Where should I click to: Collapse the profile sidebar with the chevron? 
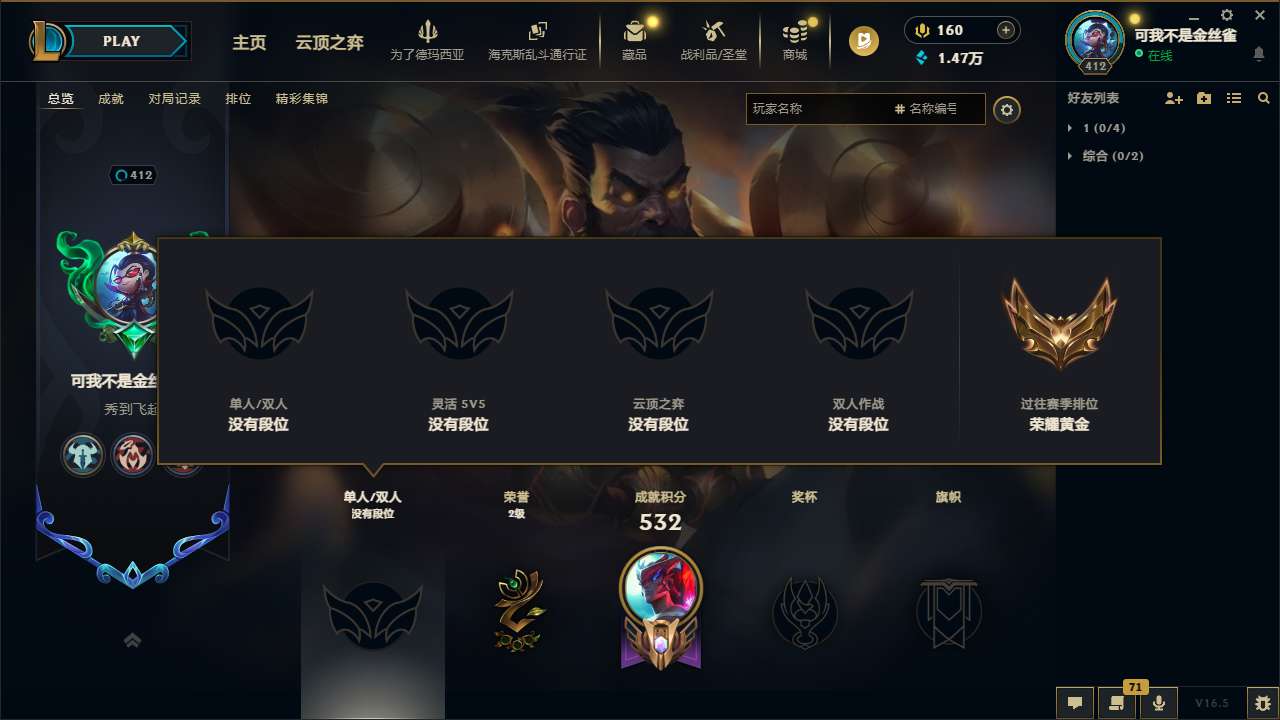coord(132,640)
